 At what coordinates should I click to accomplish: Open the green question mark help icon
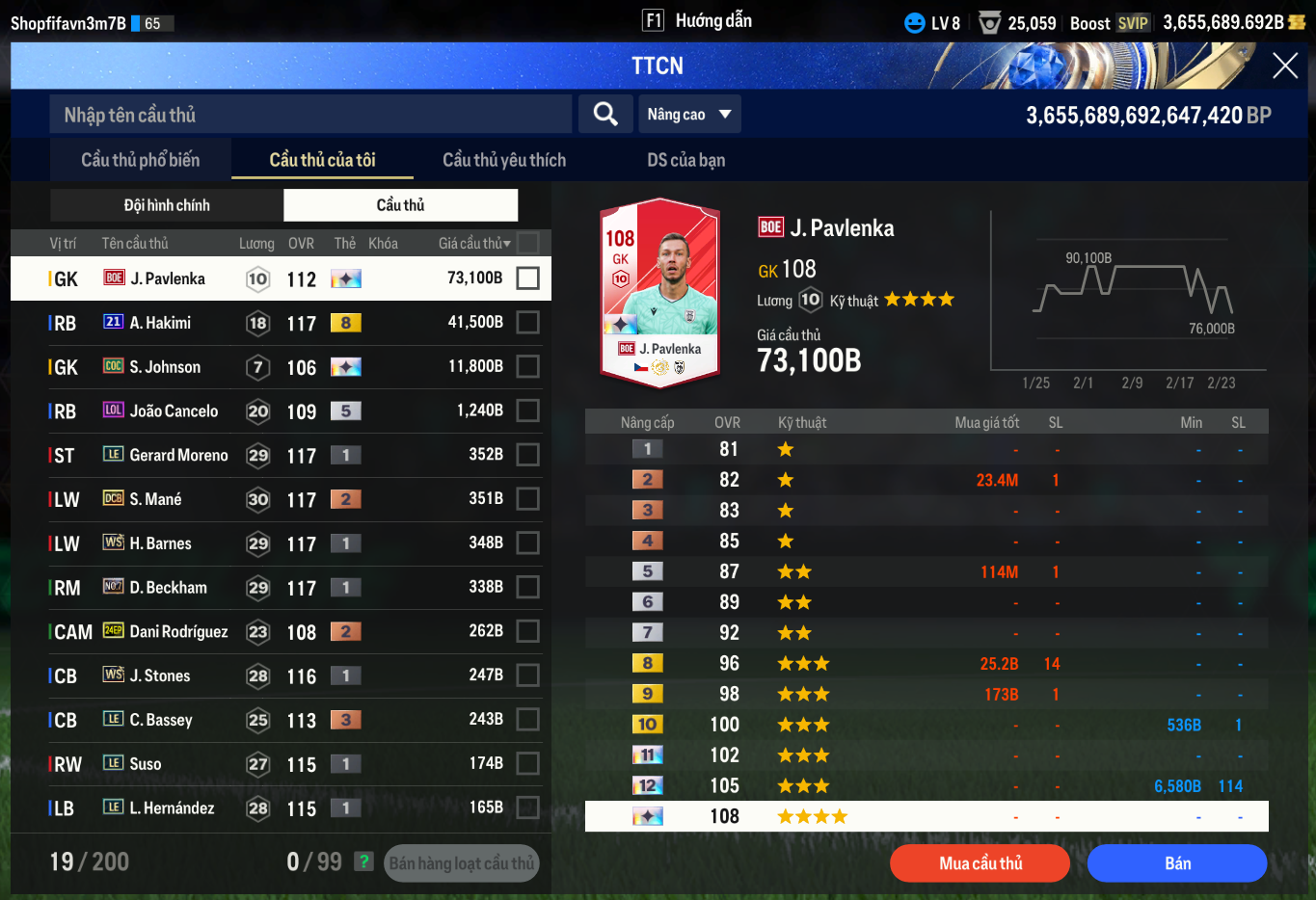(x=363, y=861)
